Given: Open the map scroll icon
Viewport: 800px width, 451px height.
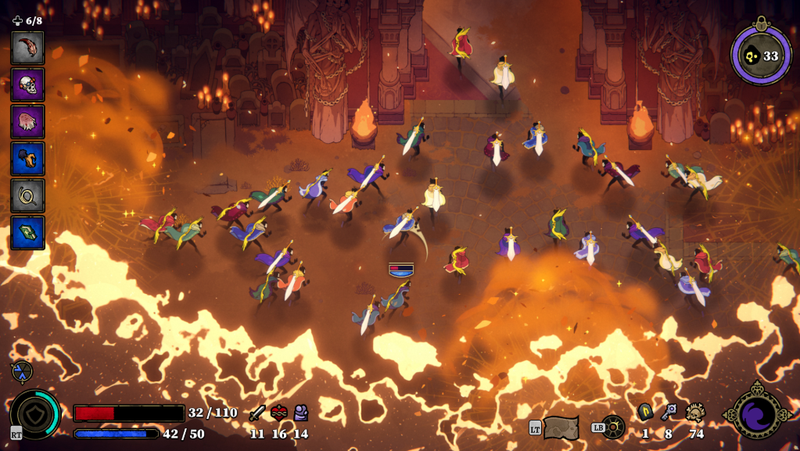Looking at the screenshot, I should click(561, 427).
